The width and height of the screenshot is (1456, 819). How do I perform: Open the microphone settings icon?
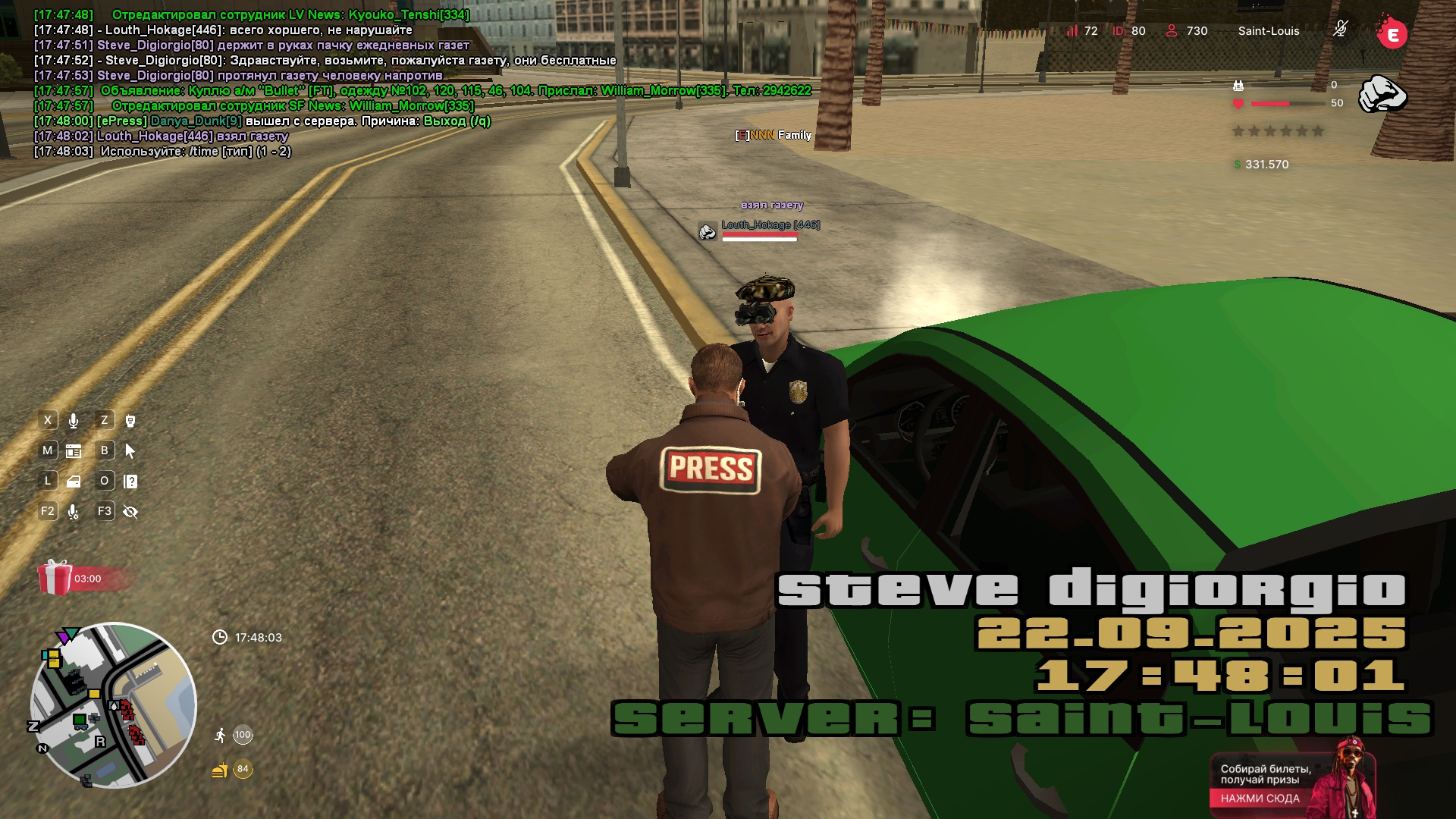coord(74,512)
